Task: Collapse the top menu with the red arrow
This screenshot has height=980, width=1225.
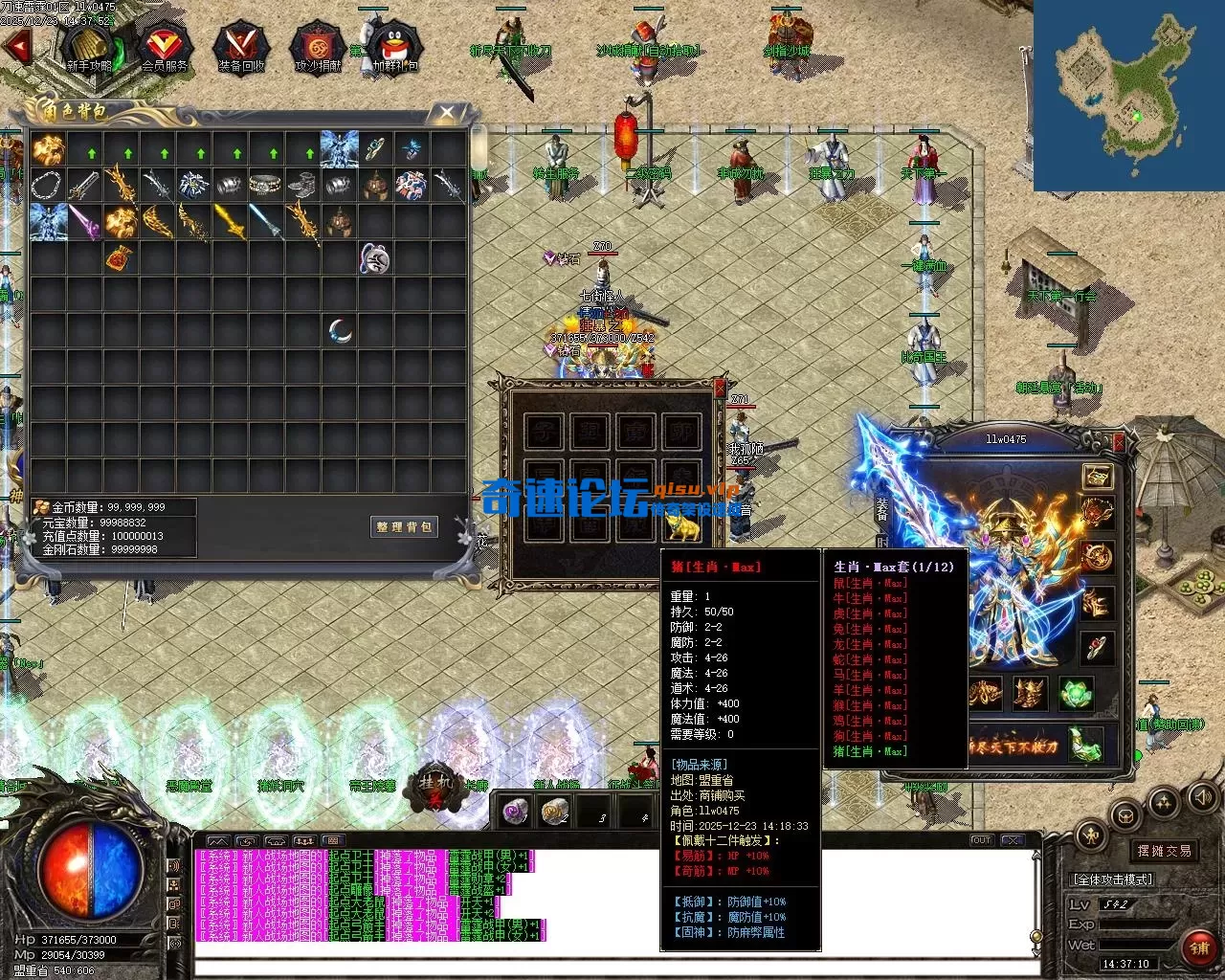Action: tap(16, 45)
